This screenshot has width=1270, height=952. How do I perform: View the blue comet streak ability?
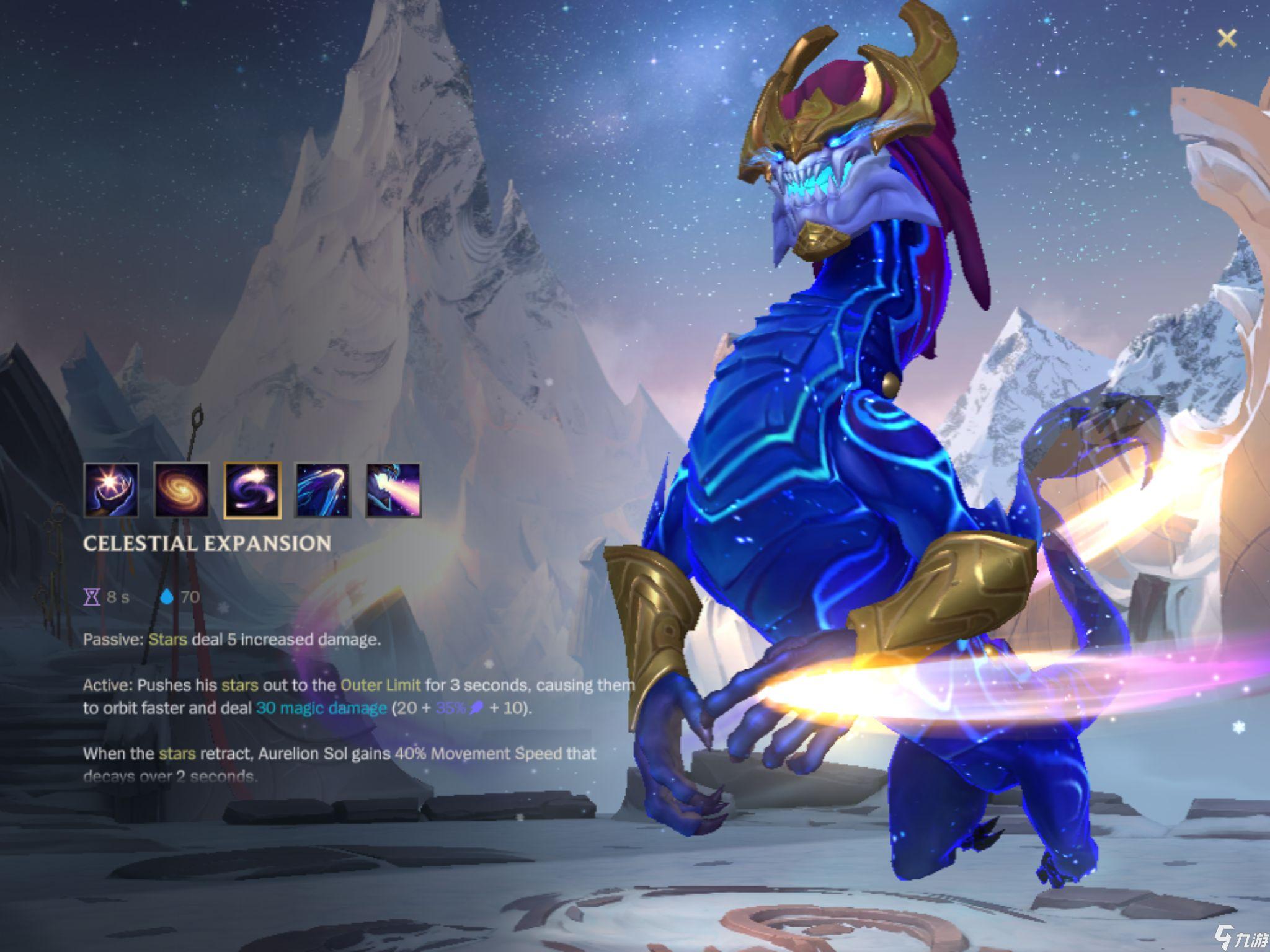click(x=322, y=490)
